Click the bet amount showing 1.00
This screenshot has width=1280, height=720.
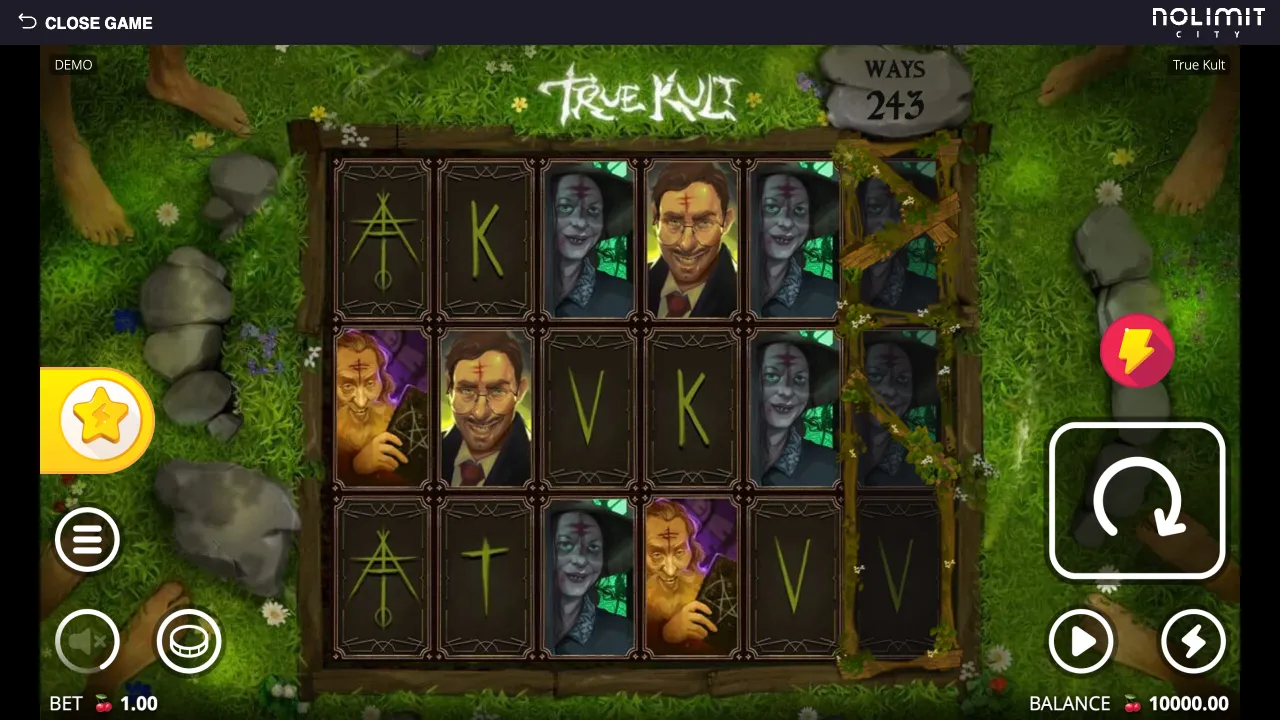pos(140,703)
